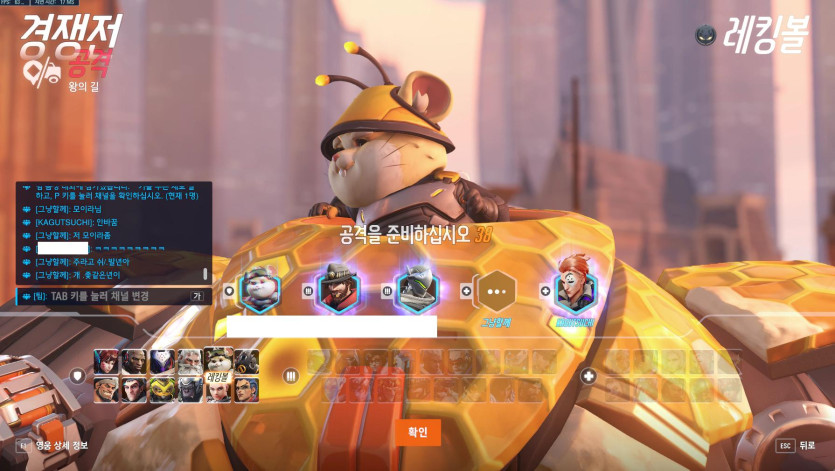This screenshot has height=471, width=835.
Task: Choose D.Va from the tank hero grid
Action: tap(105, 362)
